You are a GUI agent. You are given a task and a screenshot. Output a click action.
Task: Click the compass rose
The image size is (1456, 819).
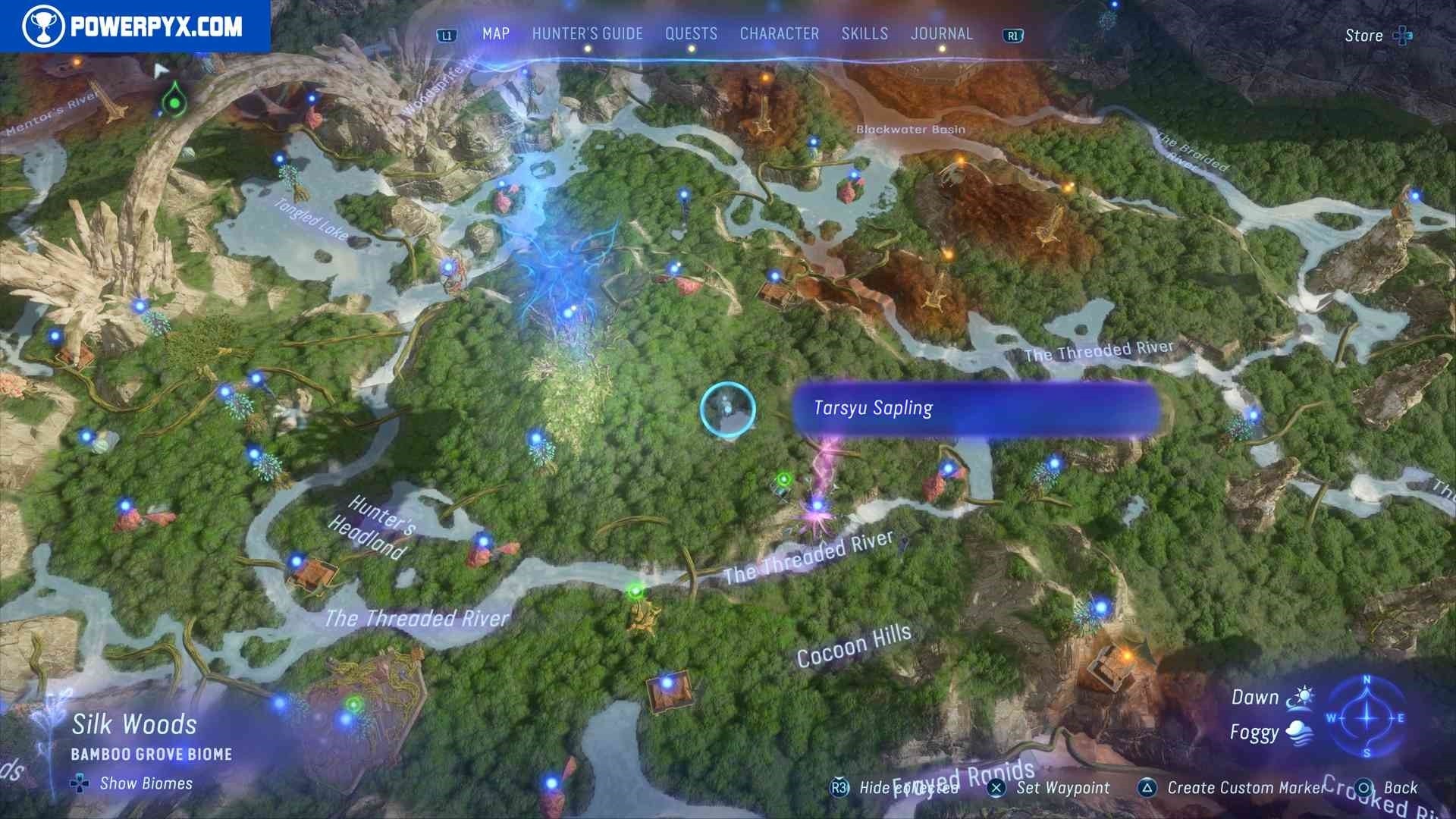[x=1367, y=717]
